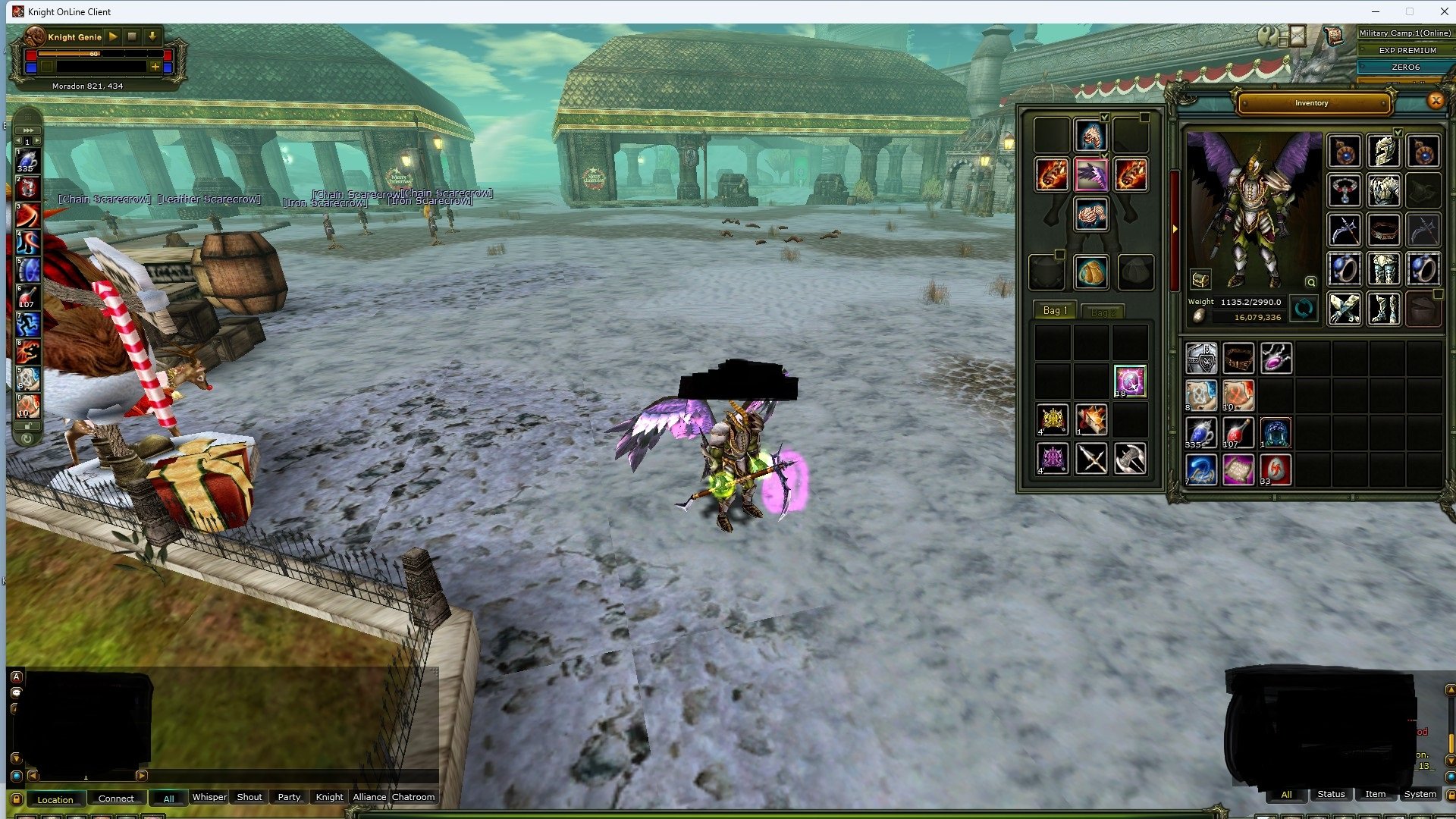
Task: Click the repair anvil icon in the inventory
Action: [1200, 280]
